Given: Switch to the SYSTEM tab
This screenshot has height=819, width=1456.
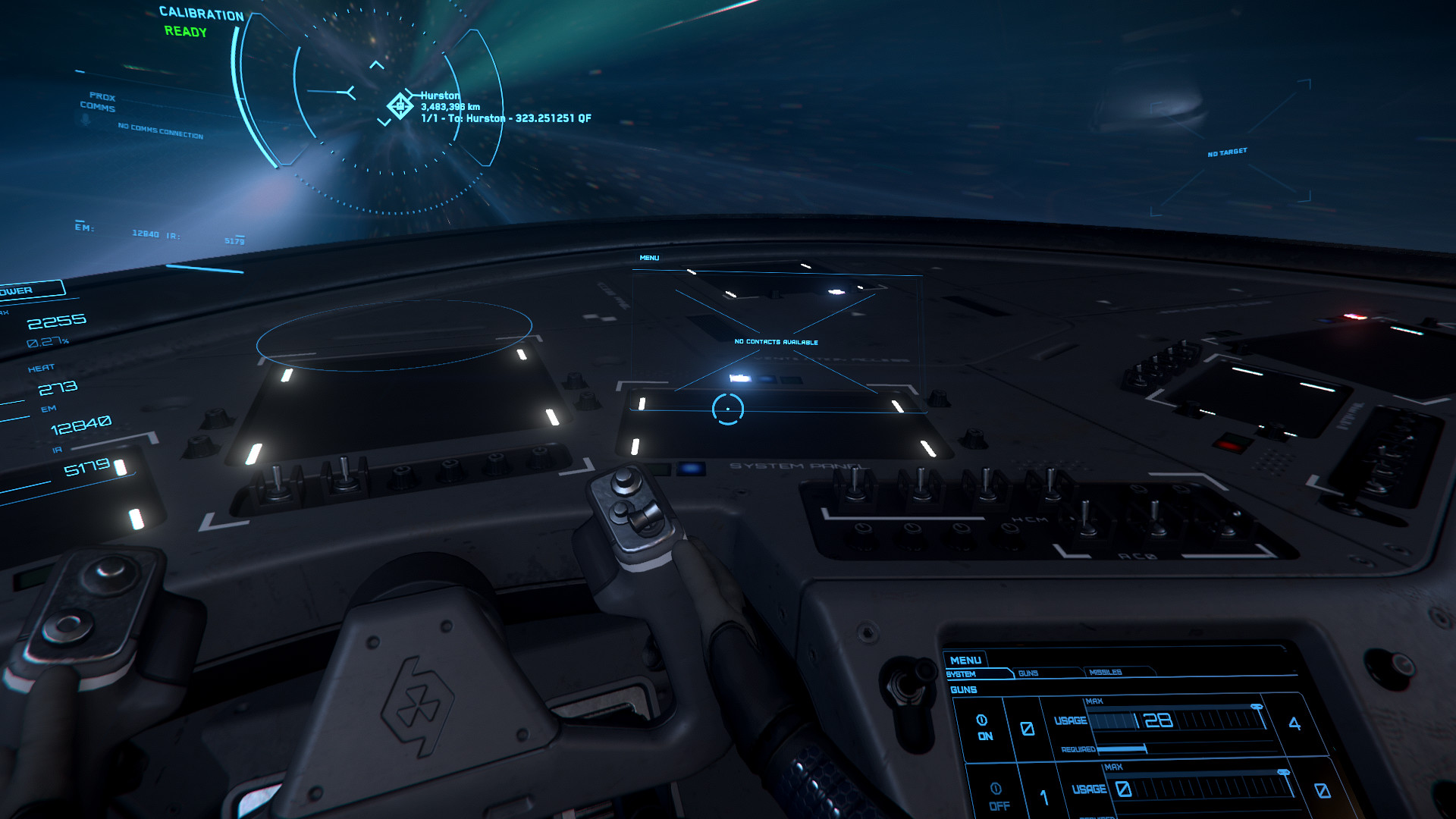Looking at the screenshot, I should click(x=962, y=674).
